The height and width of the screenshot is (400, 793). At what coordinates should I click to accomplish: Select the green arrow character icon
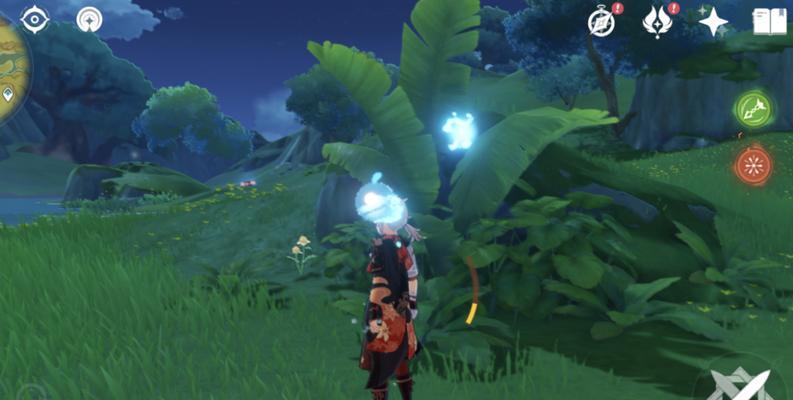click(x=753, y=109)
